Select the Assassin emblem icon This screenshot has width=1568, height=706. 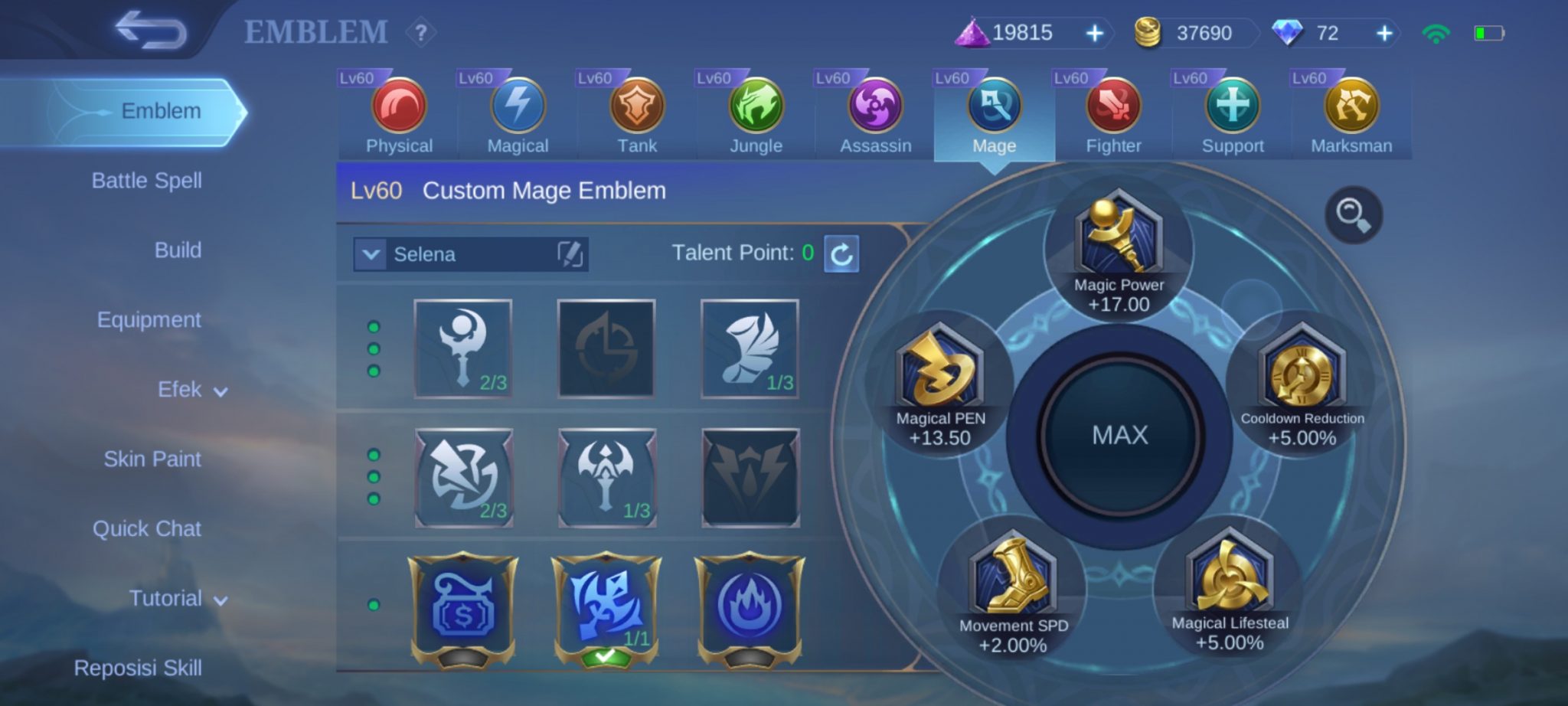tap(873, 107)
